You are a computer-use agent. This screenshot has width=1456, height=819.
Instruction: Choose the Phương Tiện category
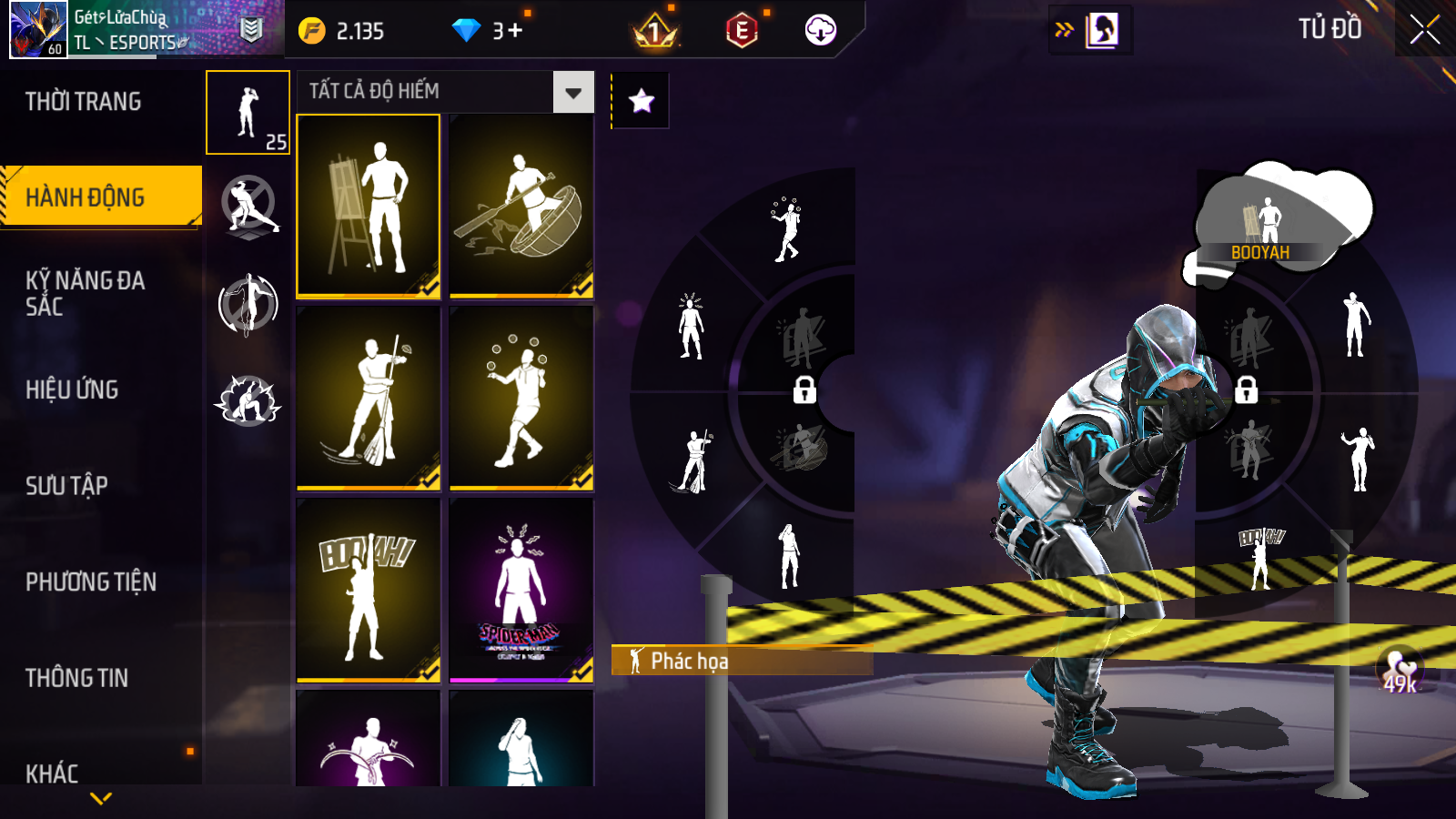pyautogui.click(x=91, y=581)
